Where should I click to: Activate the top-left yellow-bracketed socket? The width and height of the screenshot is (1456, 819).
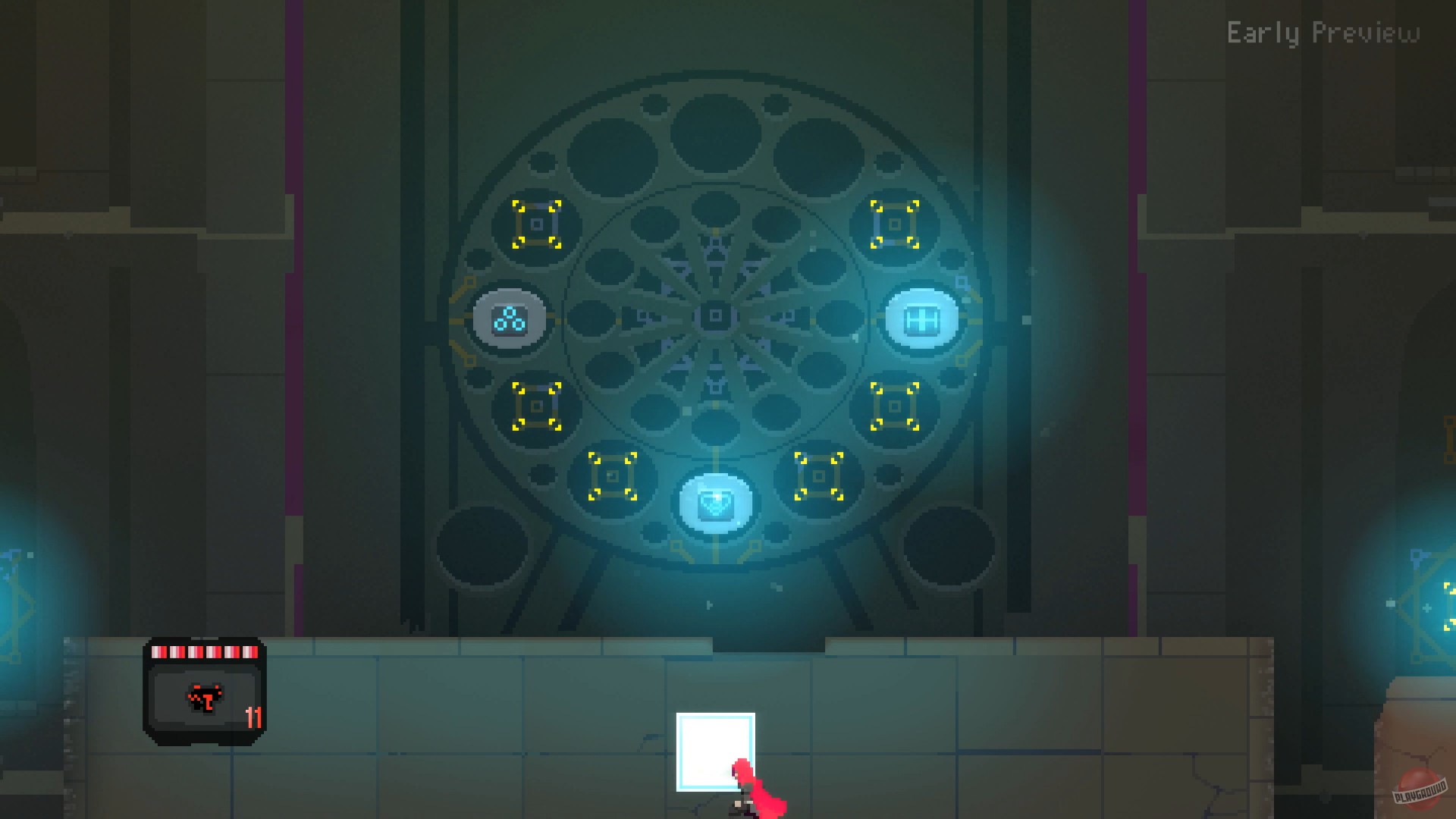[x=537, y=224]
